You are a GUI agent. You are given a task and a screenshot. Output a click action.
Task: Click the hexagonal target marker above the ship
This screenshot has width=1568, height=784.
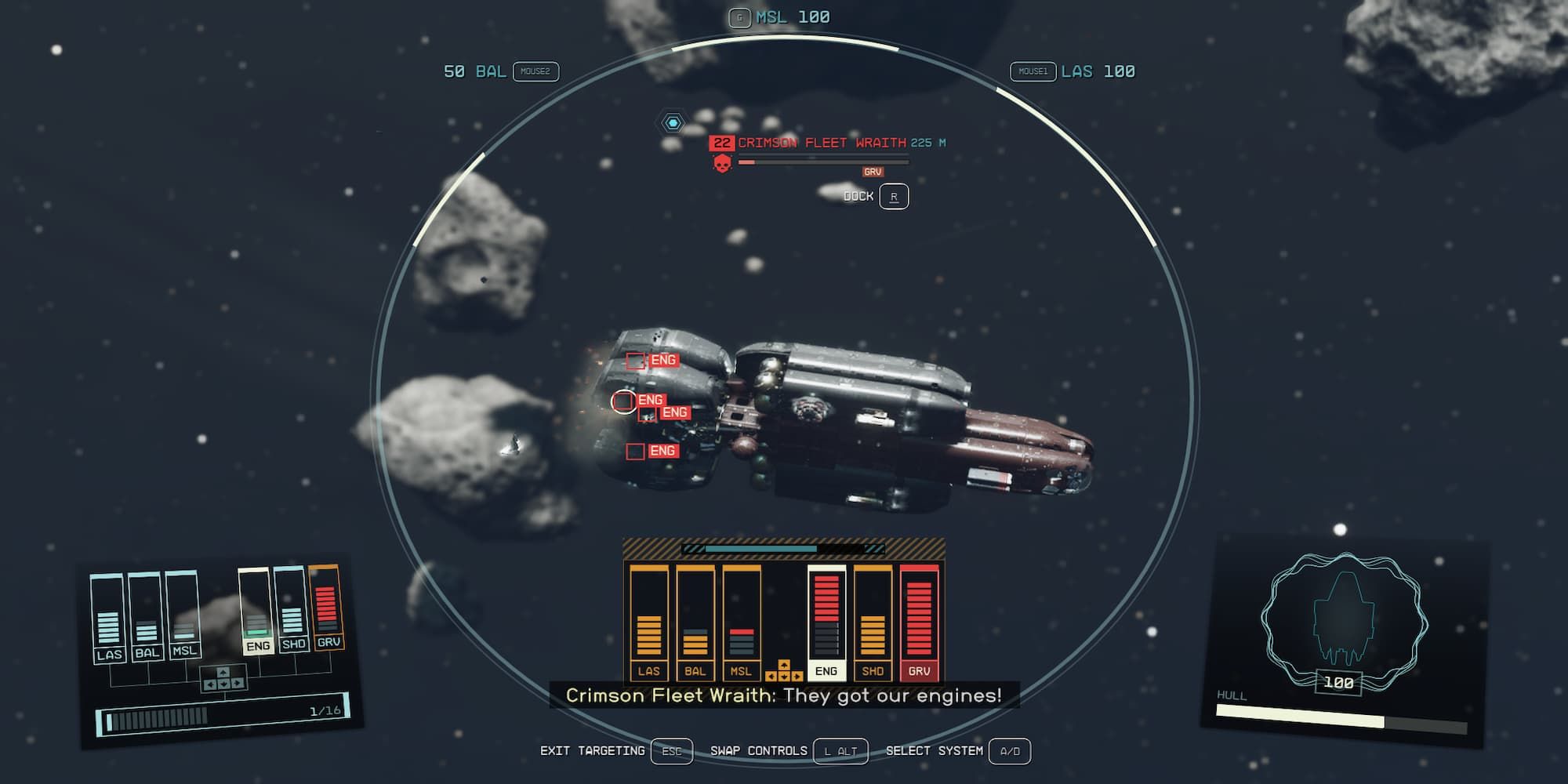[x=673, y=122]
